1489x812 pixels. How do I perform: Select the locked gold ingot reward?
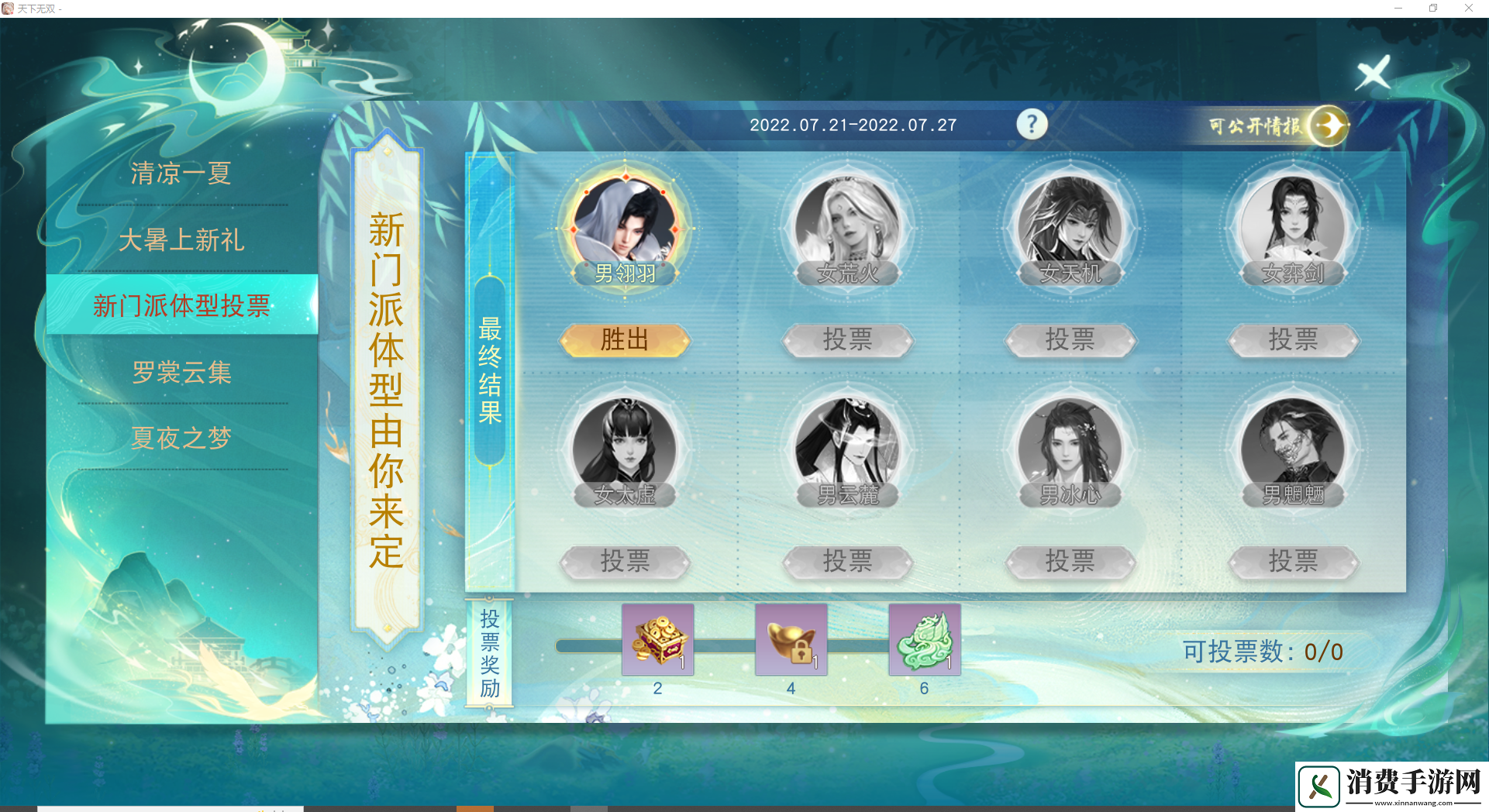click(791, 640)
